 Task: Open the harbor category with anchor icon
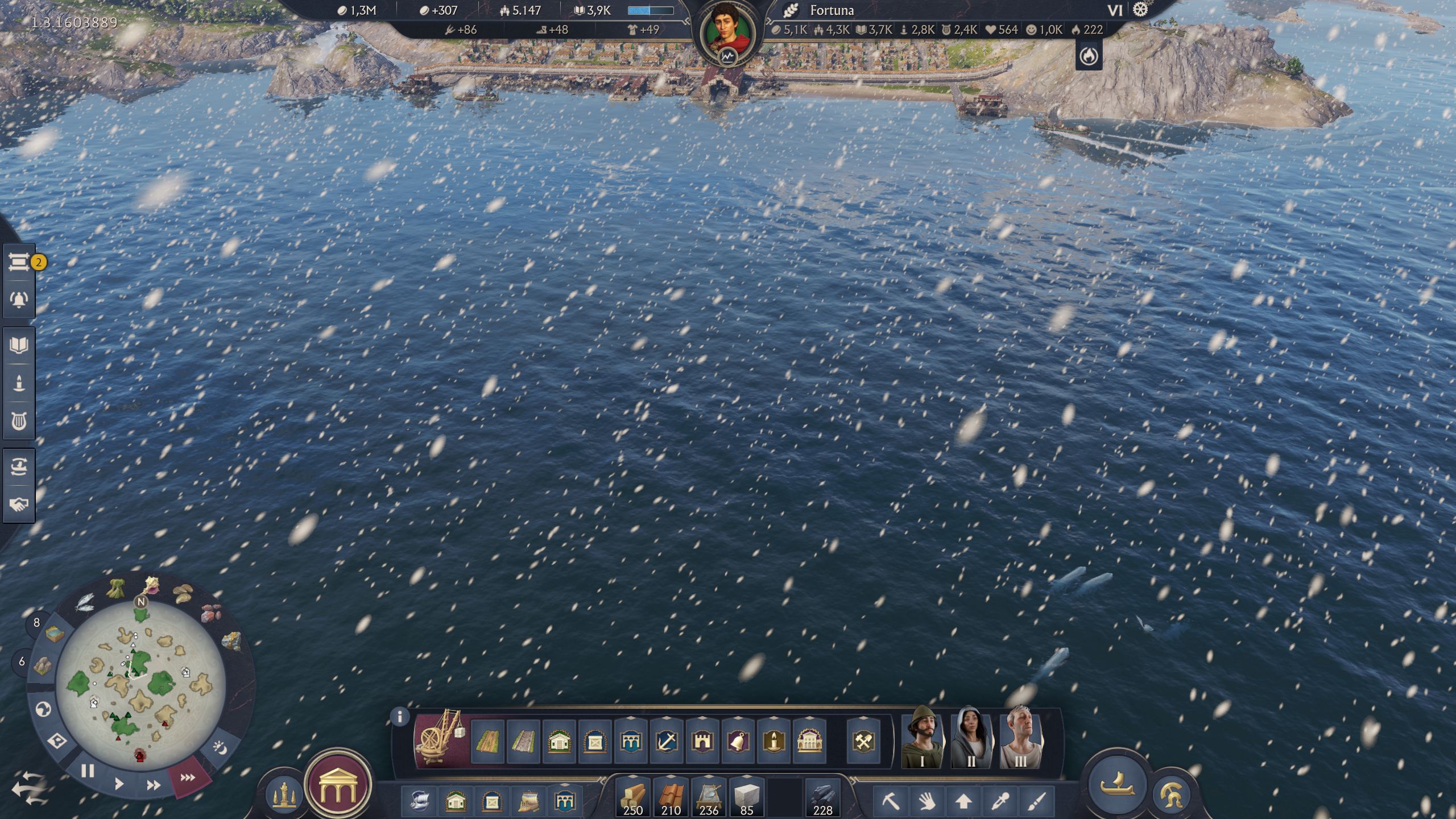point(667,741)
